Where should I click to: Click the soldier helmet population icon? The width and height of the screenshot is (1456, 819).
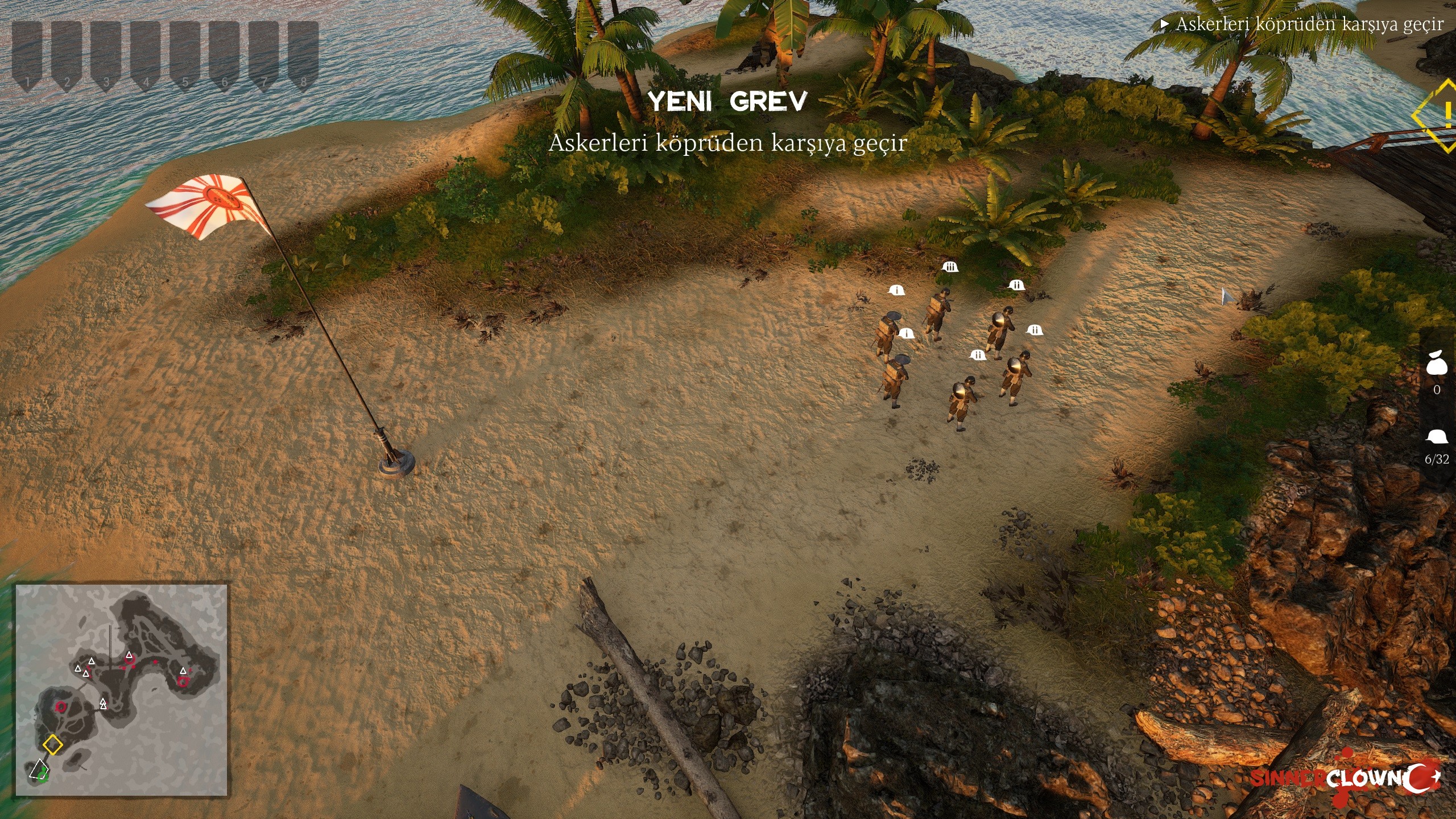point(1437,437)
